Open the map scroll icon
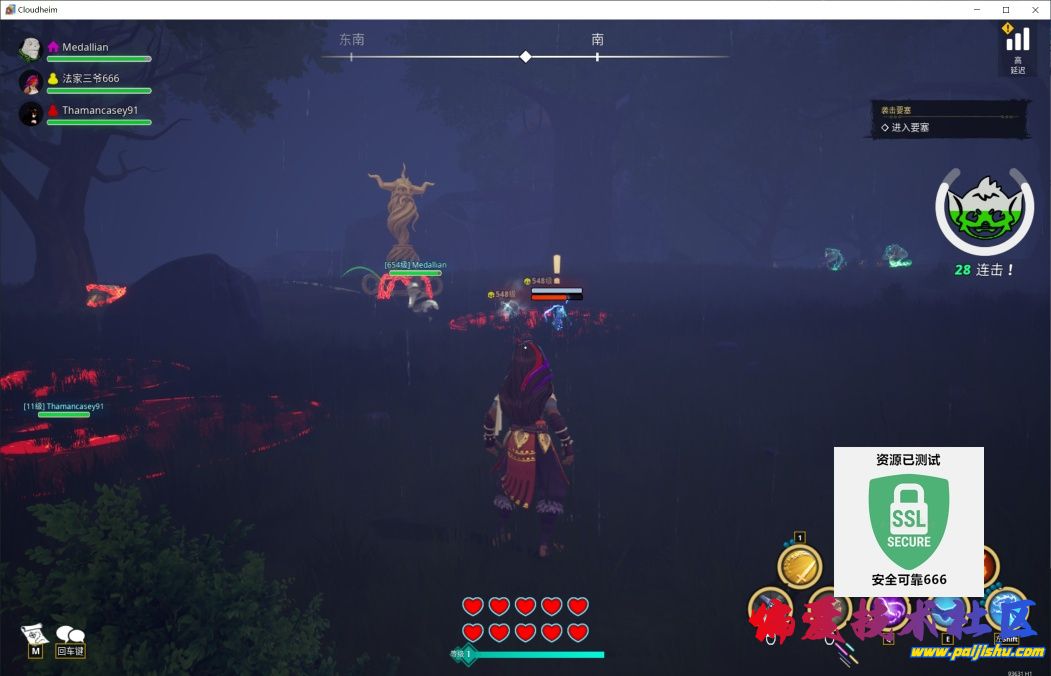This screenshot has height=676, width=1051. pos(34,634)
